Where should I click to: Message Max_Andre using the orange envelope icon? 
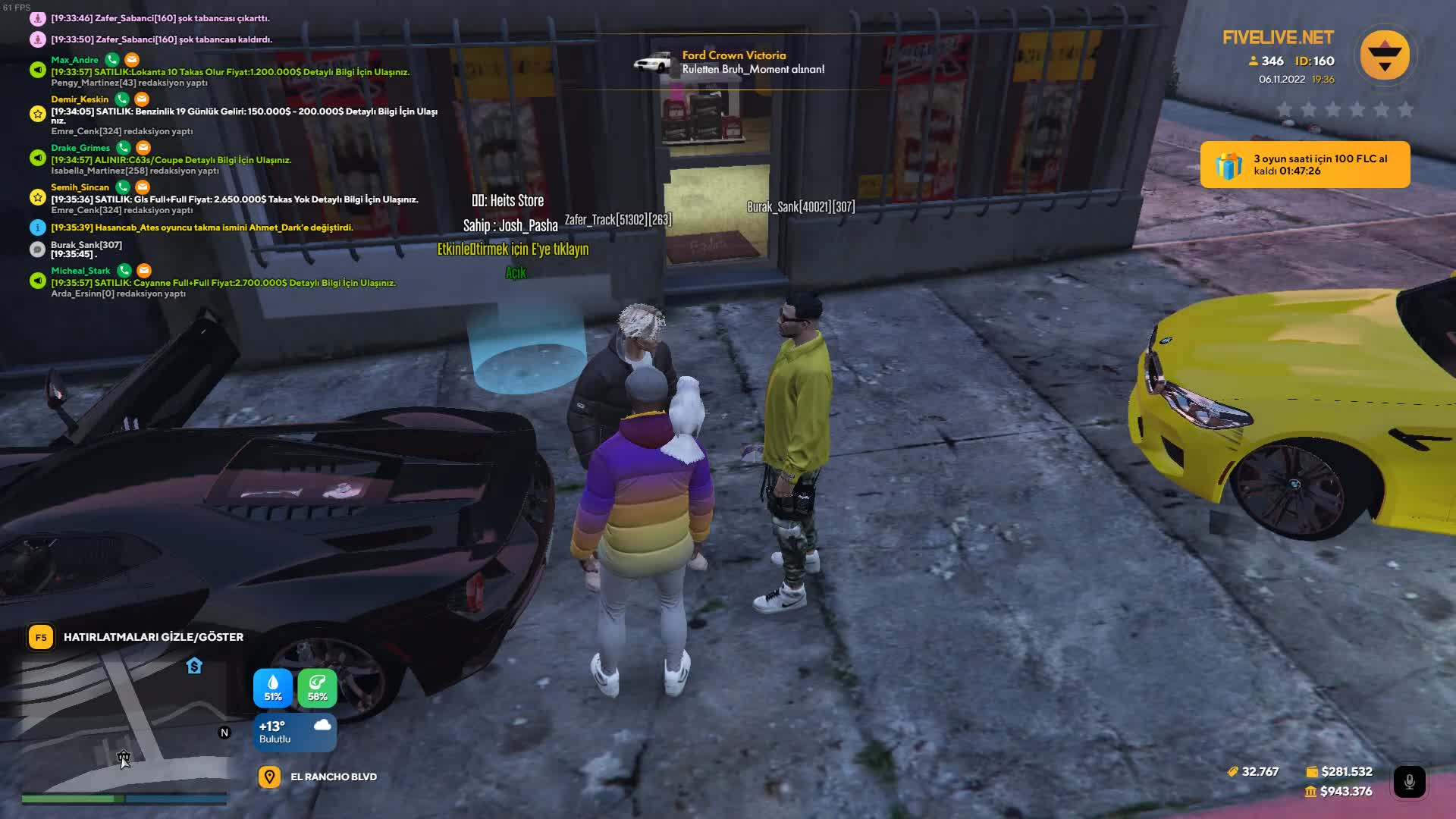pyautogui.click(x=132, y=59)
